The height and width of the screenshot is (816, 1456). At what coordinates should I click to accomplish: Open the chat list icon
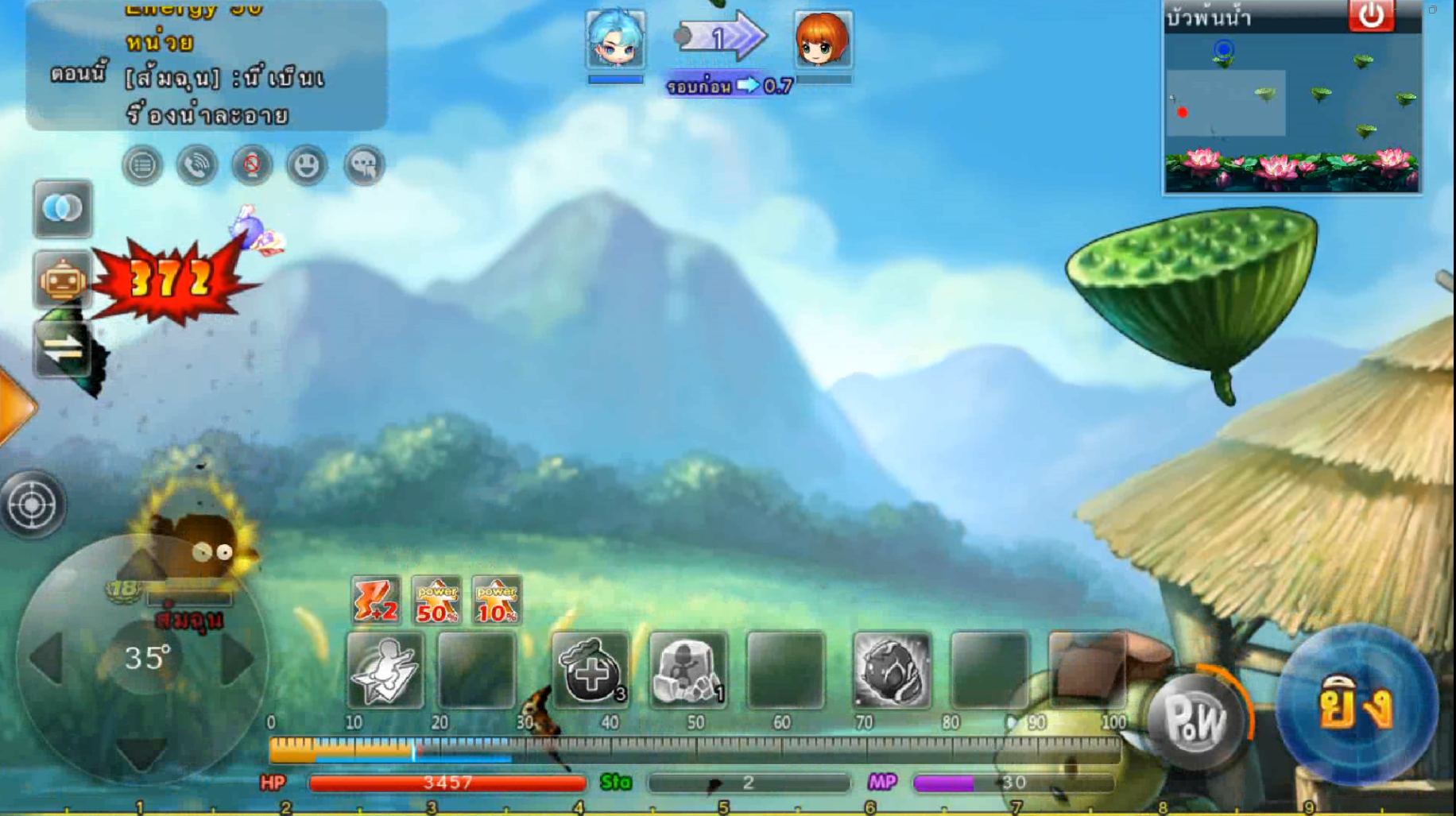(x=142, y=165)
